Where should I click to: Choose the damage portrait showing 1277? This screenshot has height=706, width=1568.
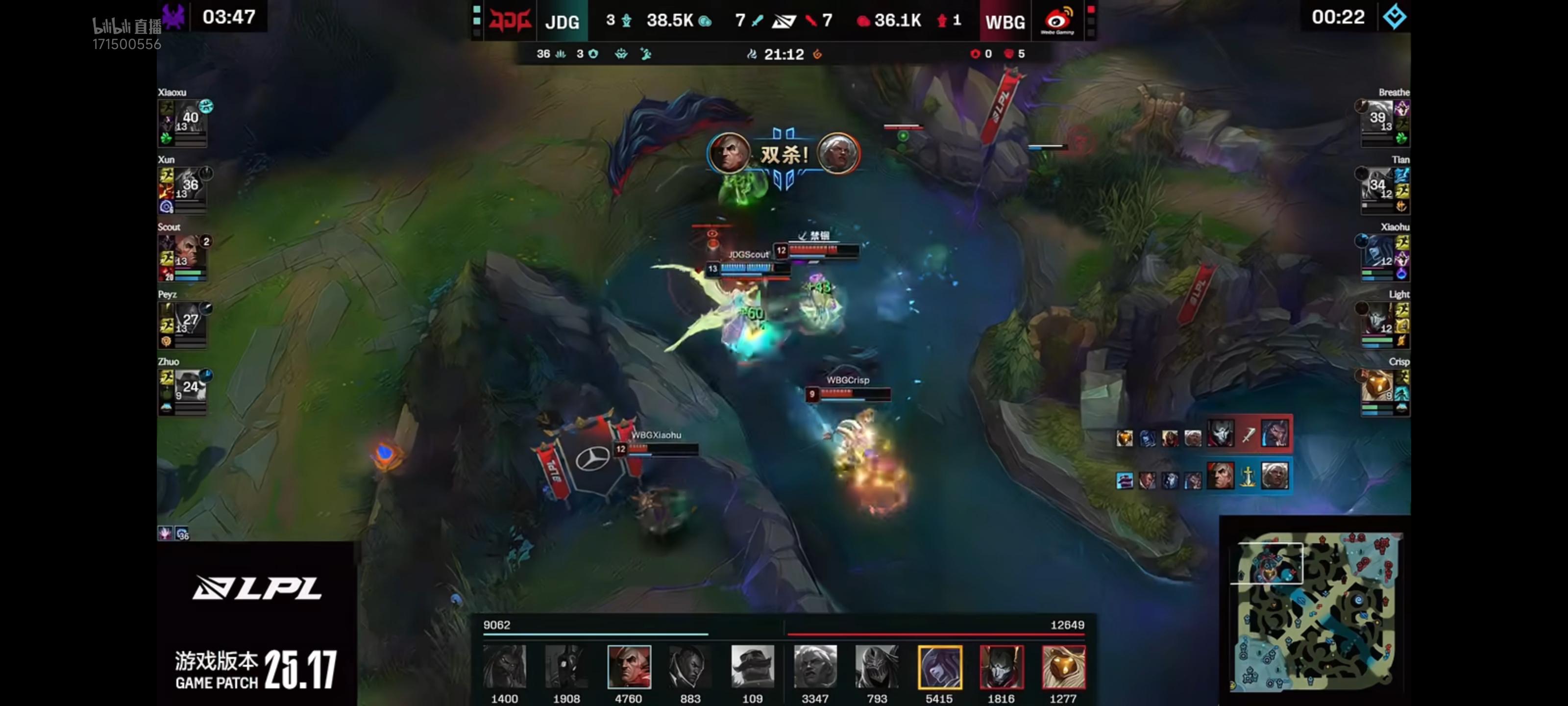click(x=1063, y=666)
